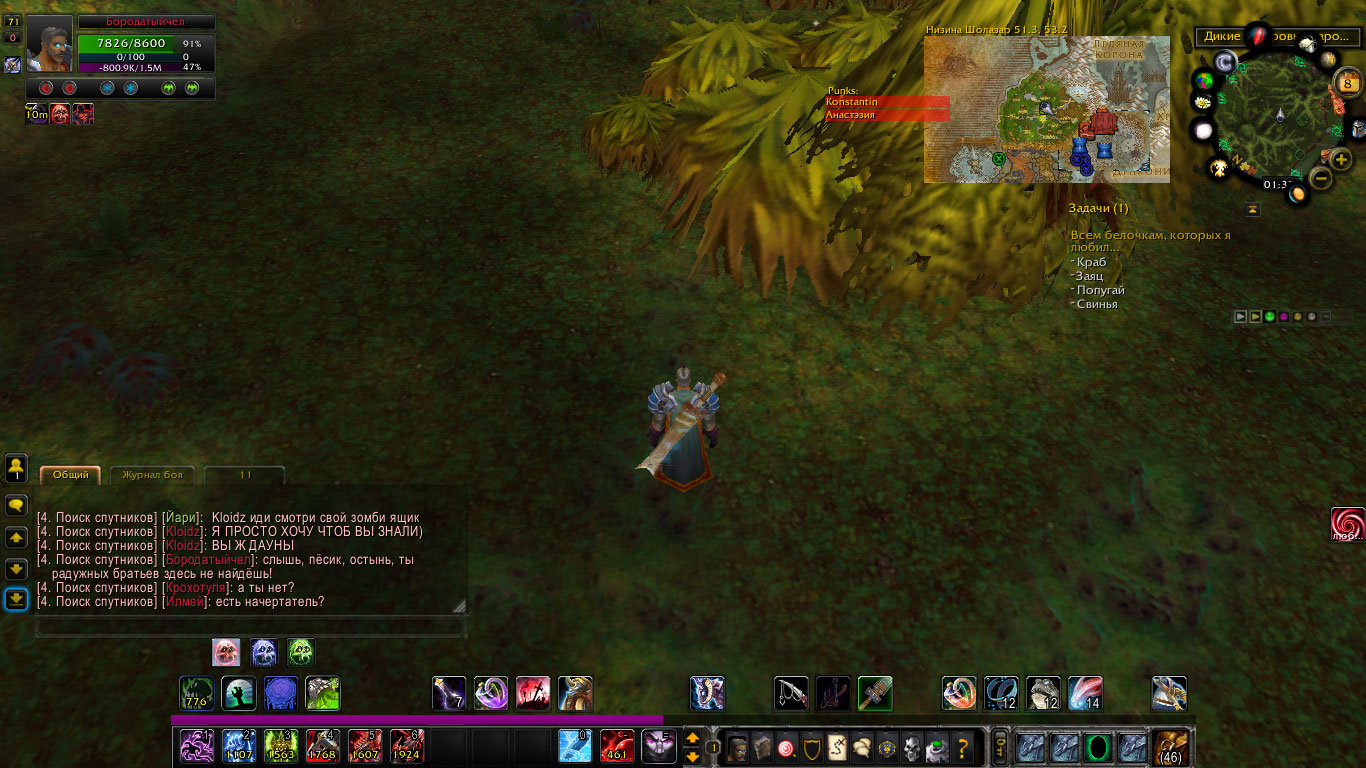Image resolution: width=1366 pixels, height=768 pixels.
Task: Open the zone map of Низина Шолазар
Action: (x=1046, y=110)
